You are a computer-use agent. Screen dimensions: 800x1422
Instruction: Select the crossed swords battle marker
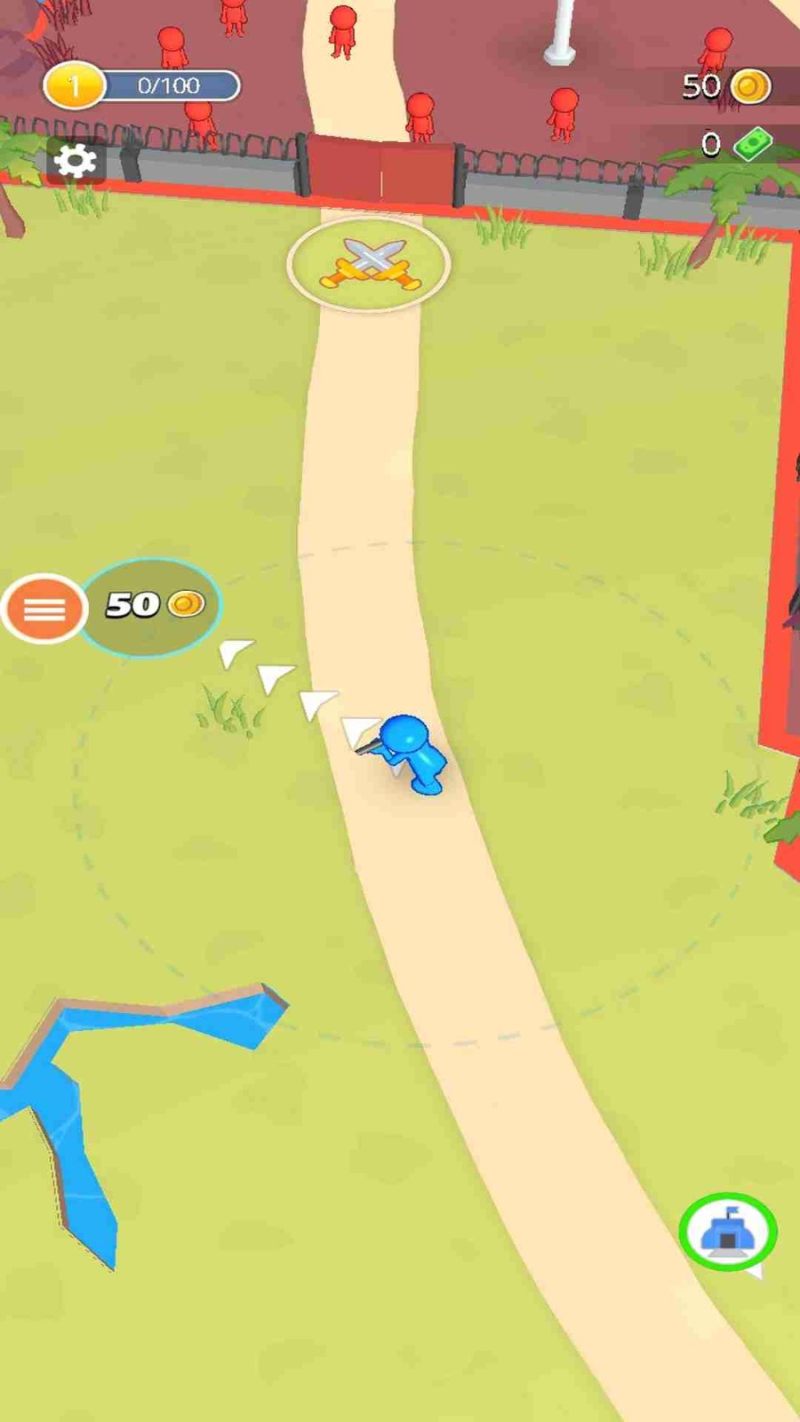(x=369, y=263)
